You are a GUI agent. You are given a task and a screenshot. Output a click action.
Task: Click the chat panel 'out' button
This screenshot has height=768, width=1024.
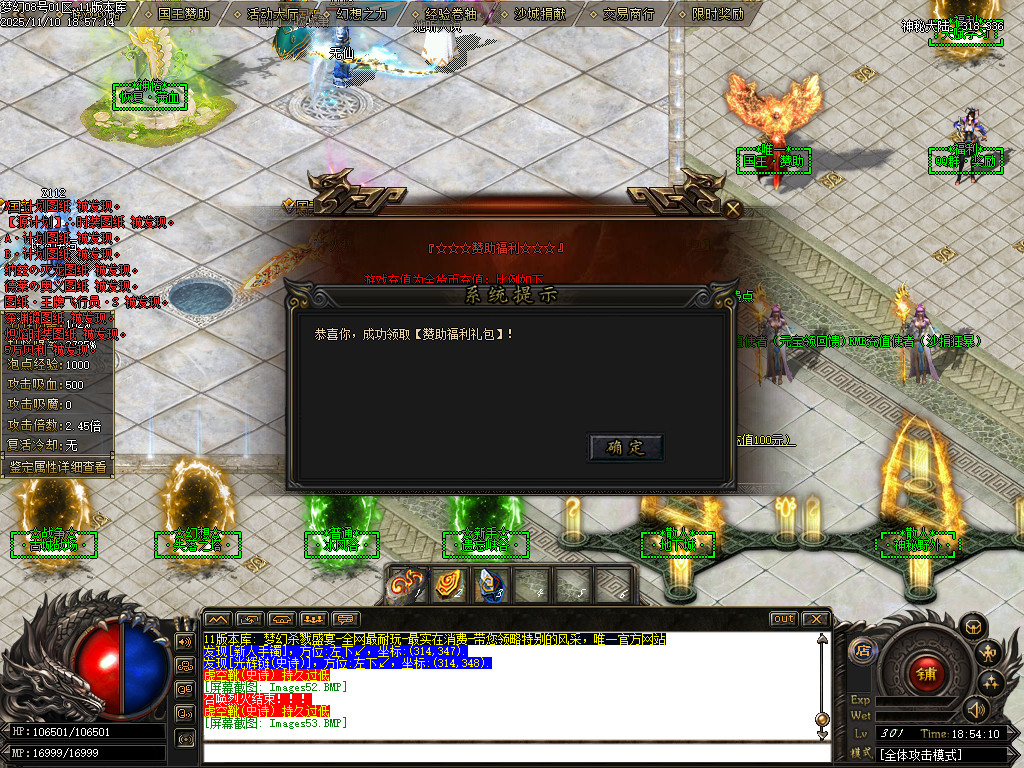784,619
